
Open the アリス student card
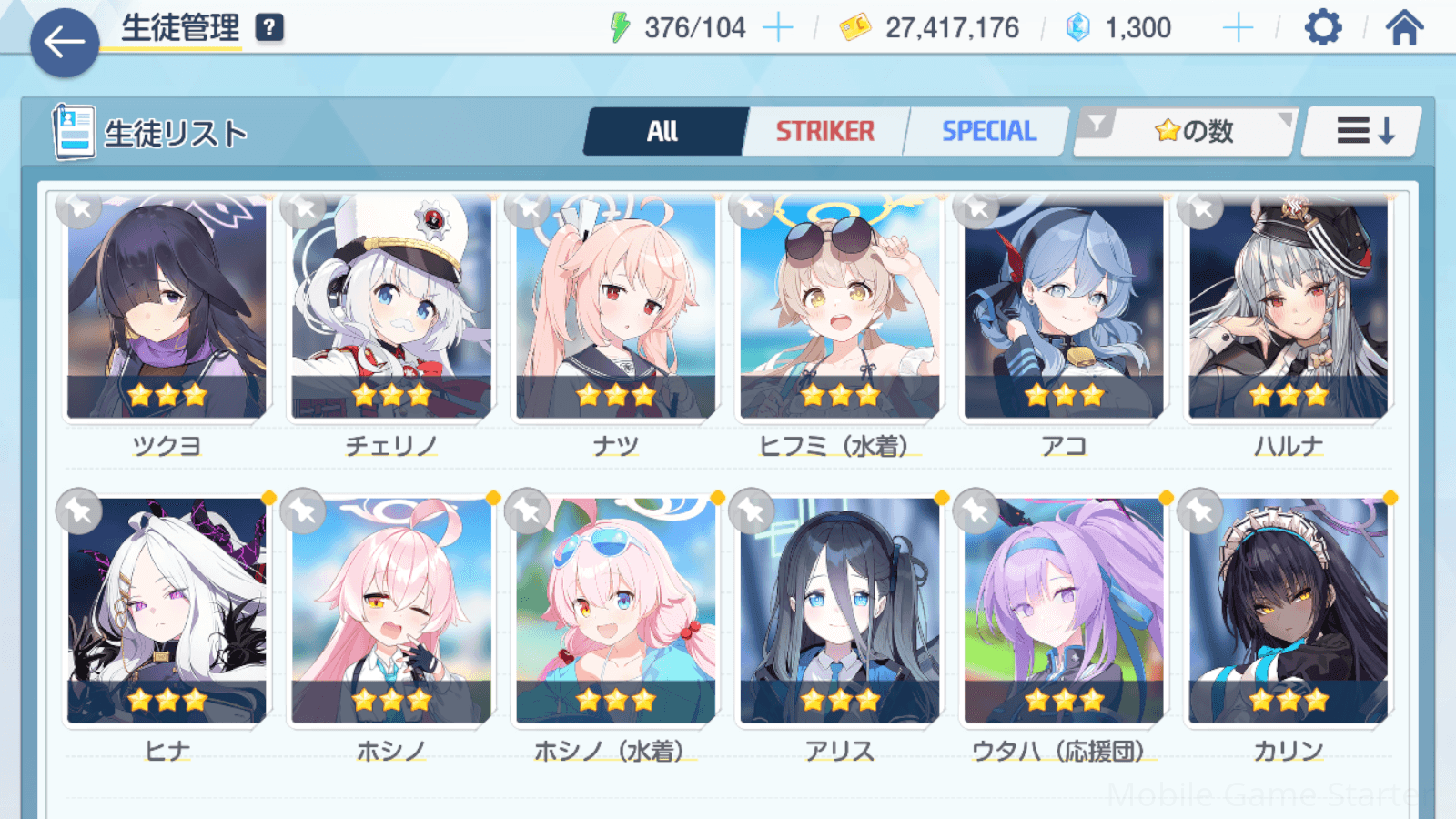pos(840,610)
